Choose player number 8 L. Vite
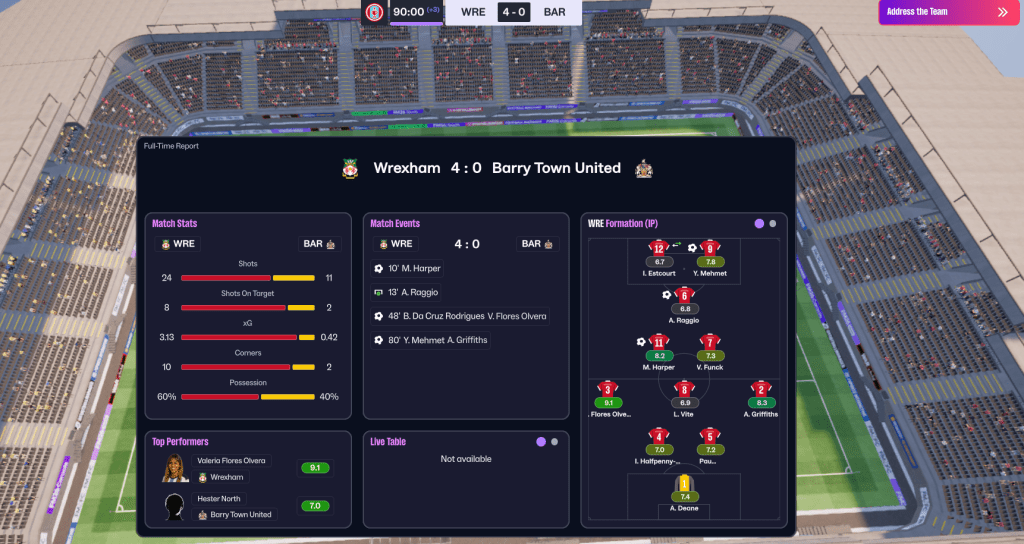 [x=684, y=389]
